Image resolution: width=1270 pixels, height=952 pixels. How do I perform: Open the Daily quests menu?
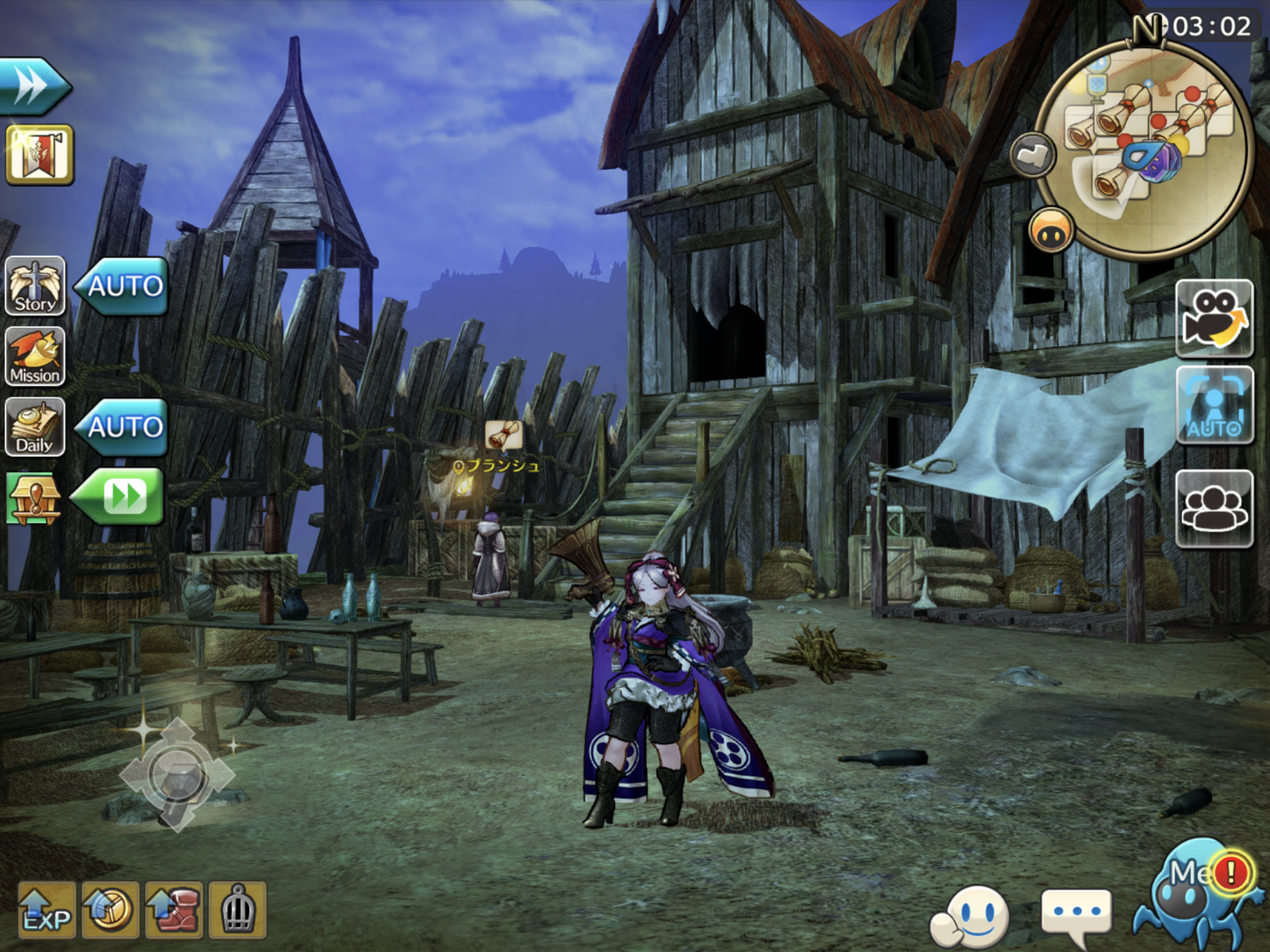pyautogui.click(x=35, y=426)
